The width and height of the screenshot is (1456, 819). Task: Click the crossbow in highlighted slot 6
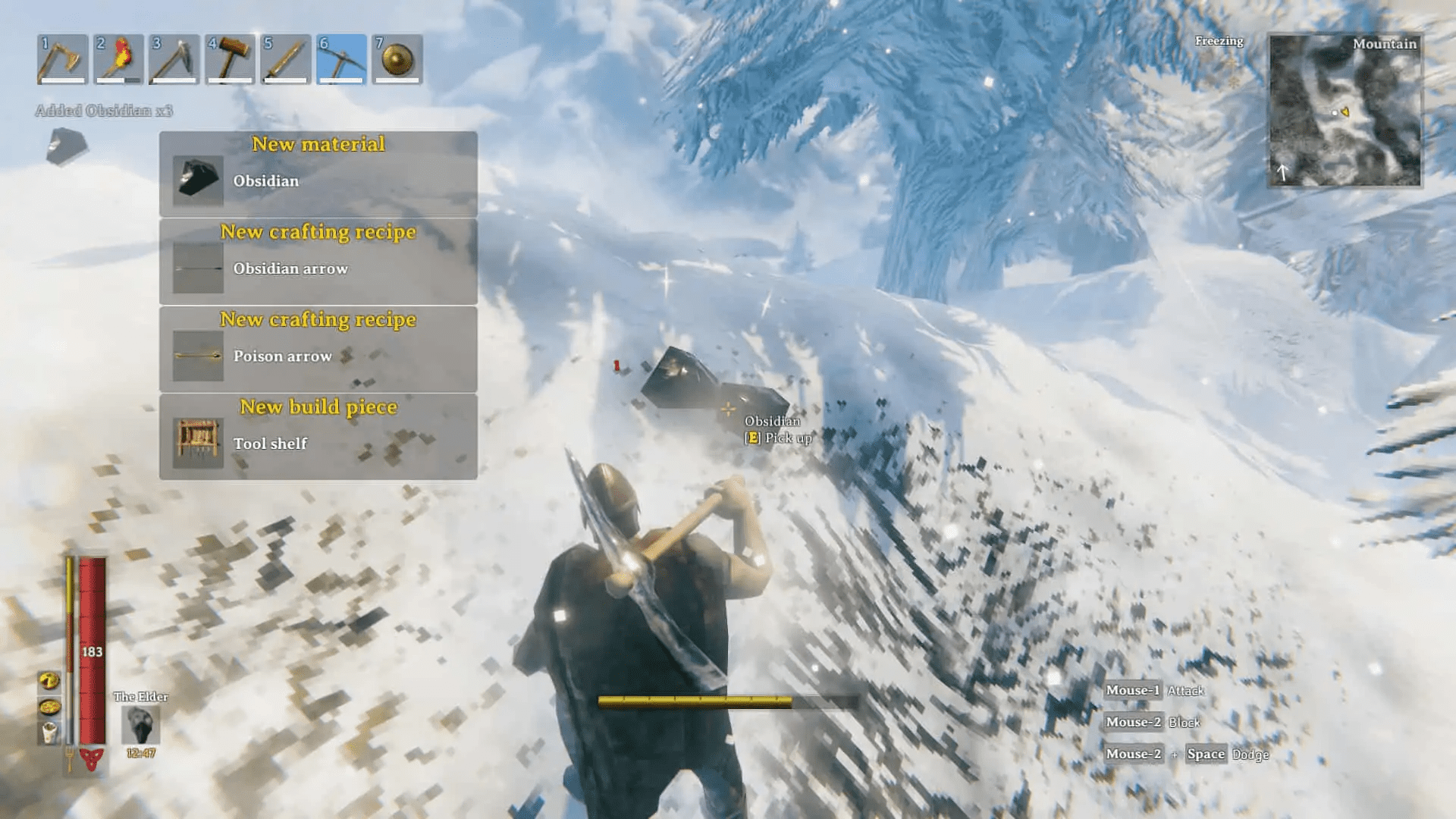(340, 59)
